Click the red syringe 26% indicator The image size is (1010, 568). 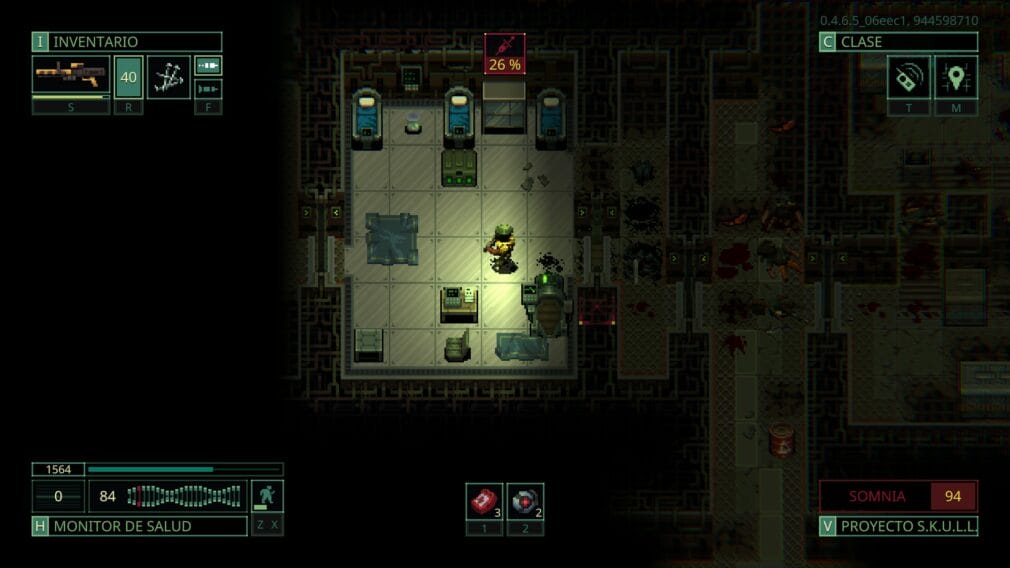pyautogui.click(x=505, y=53)
